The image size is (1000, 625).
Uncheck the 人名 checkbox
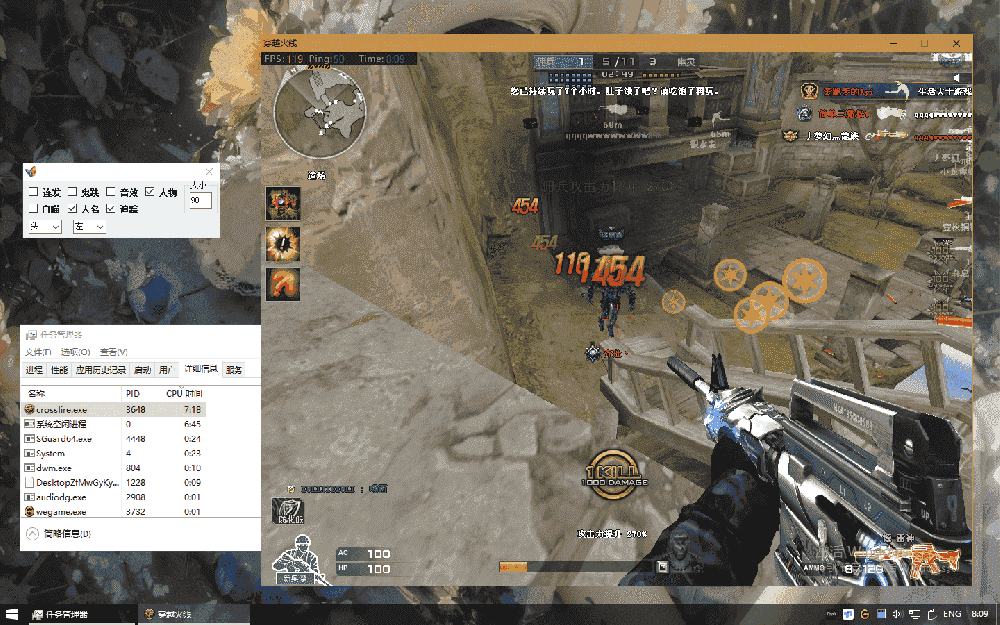coord(73,209)
